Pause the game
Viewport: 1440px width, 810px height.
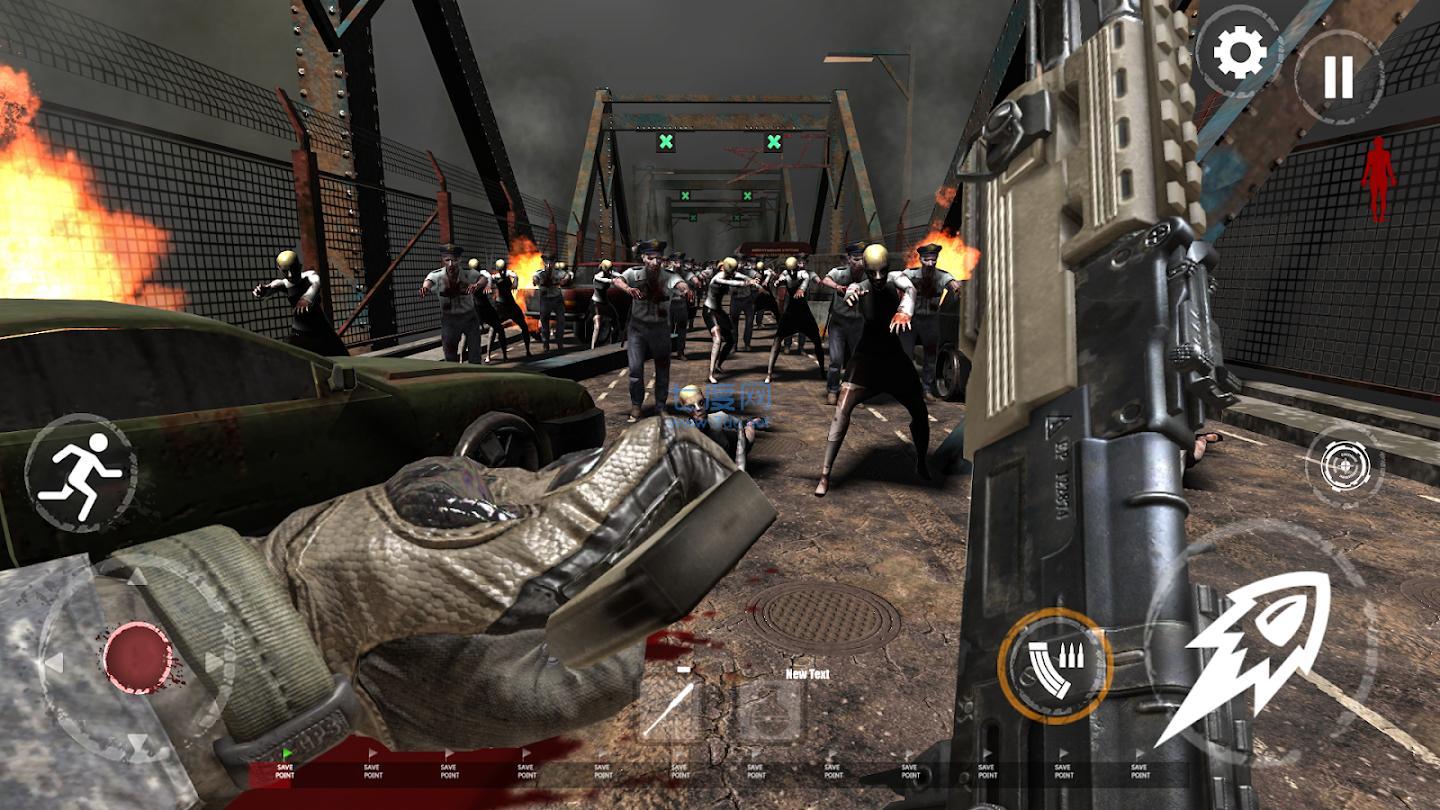click(x=1338, y=77)
